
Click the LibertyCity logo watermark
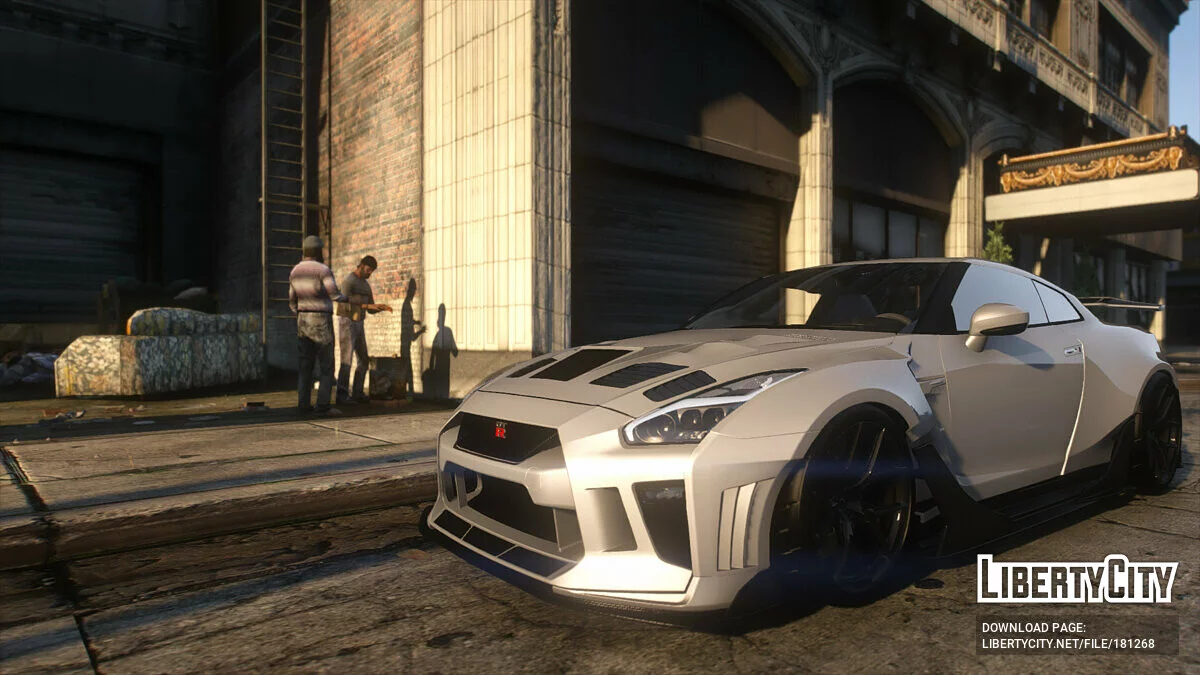(1077, 579)
